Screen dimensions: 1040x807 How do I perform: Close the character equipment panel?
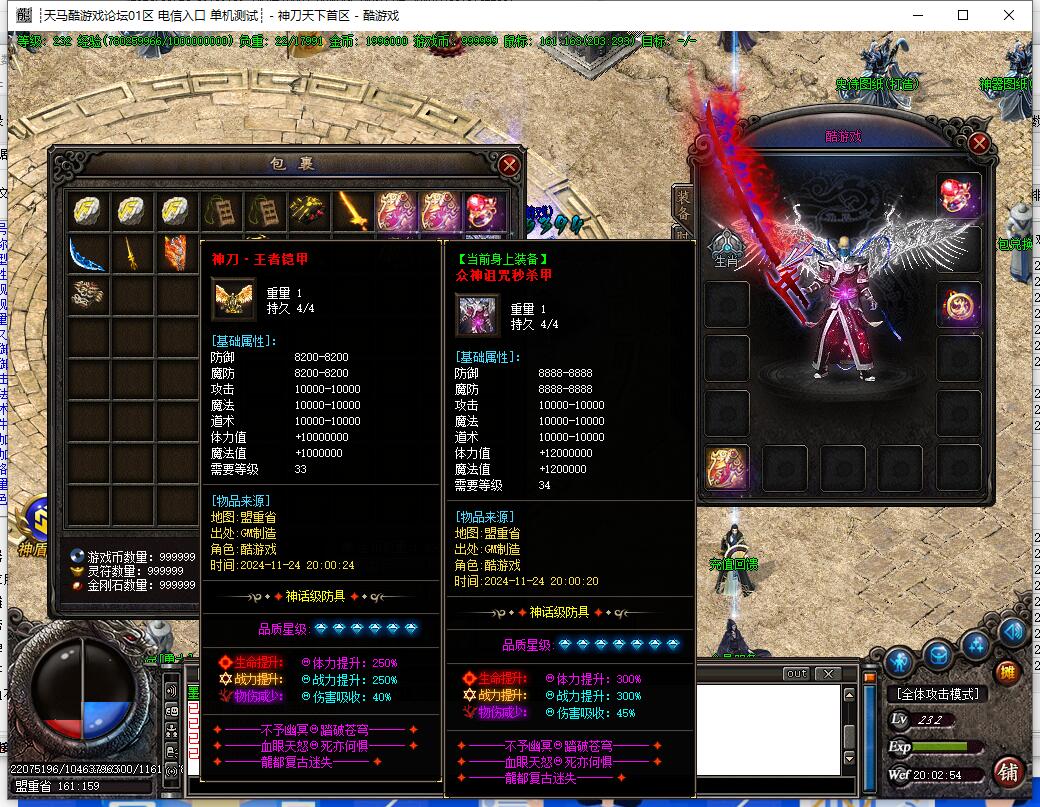pyautogui.click(x=979, y=144)
